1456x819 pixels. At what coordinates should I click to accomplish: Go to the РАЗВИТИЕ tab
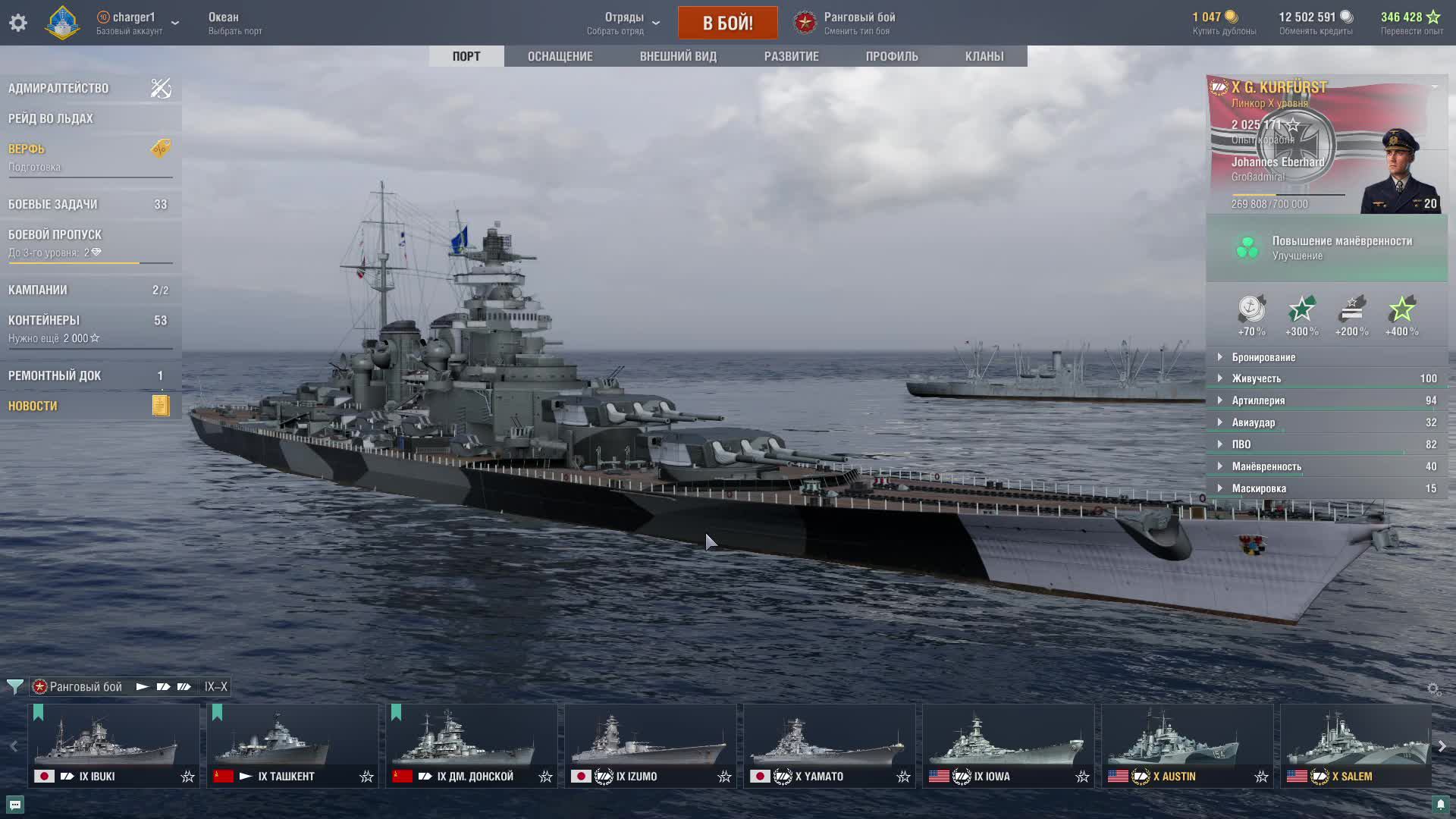[791, 56]
